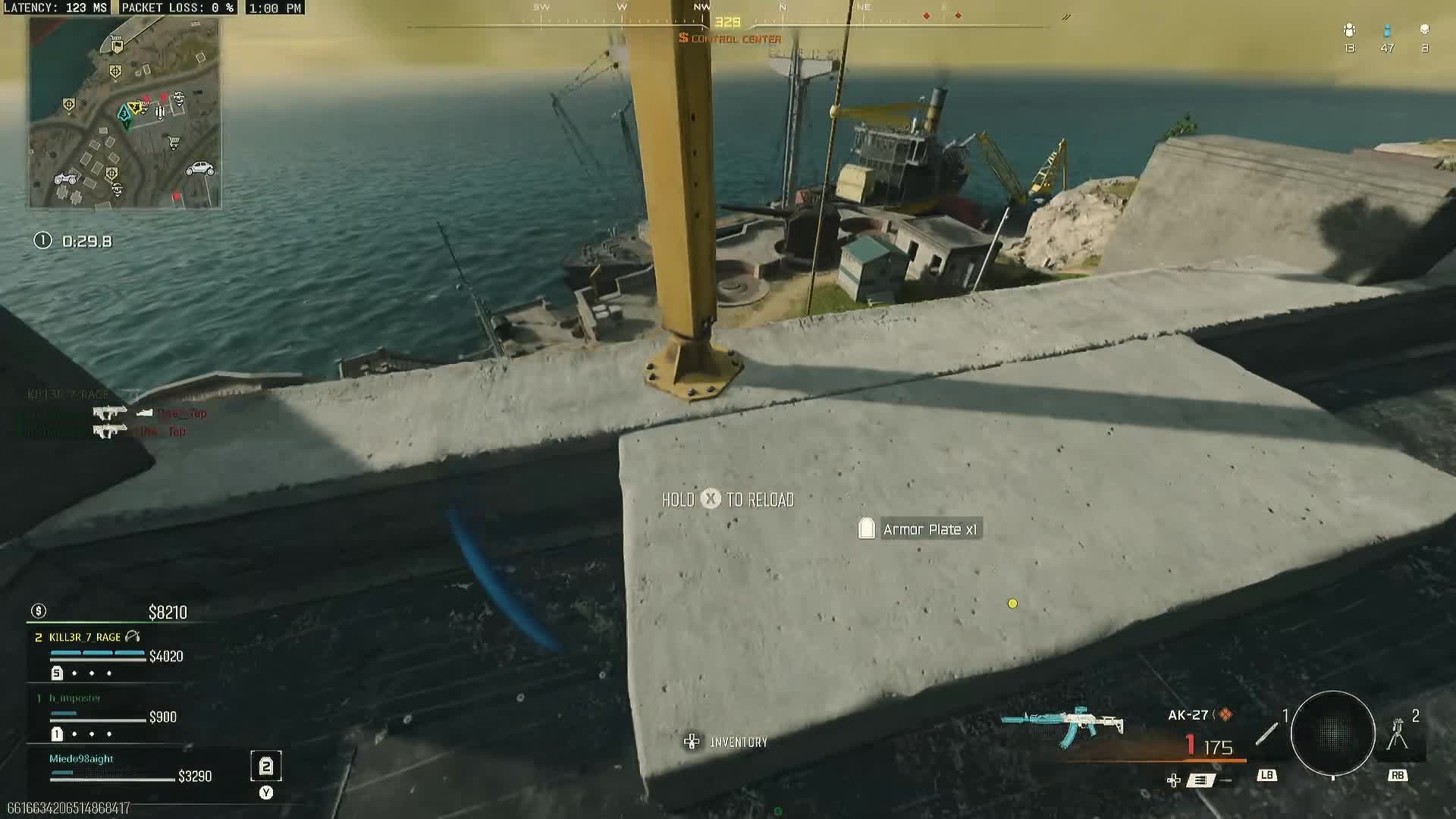1456x819 pixels.
Task: Click the armor plate count icon
Action: click(x=266, y=767)
